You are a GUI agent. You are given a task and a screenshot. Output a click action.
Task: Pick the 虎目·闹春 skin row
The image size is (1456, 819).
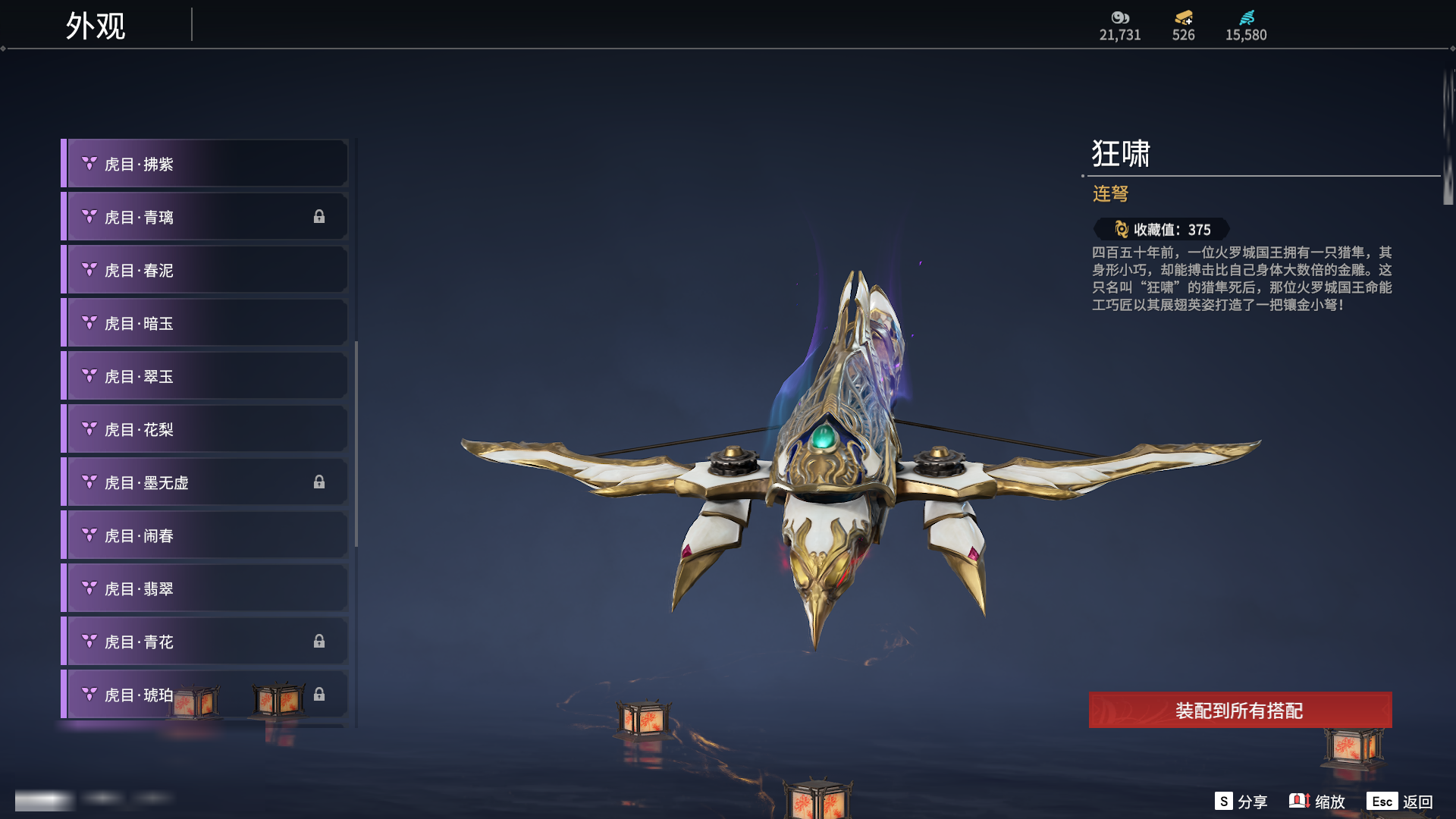pos(205,535)
